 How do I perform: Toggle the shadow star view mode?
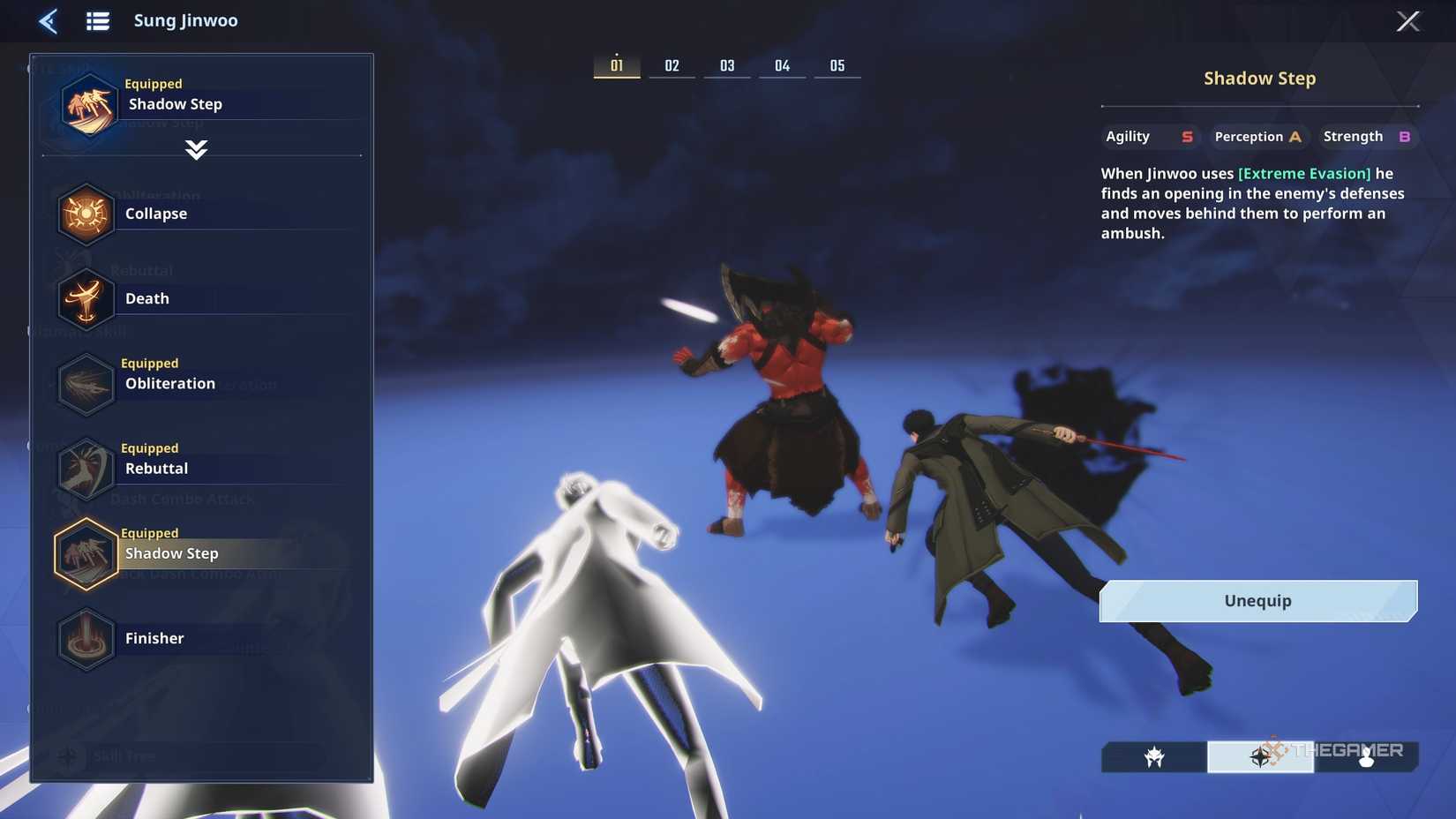tap(1262, 756)
